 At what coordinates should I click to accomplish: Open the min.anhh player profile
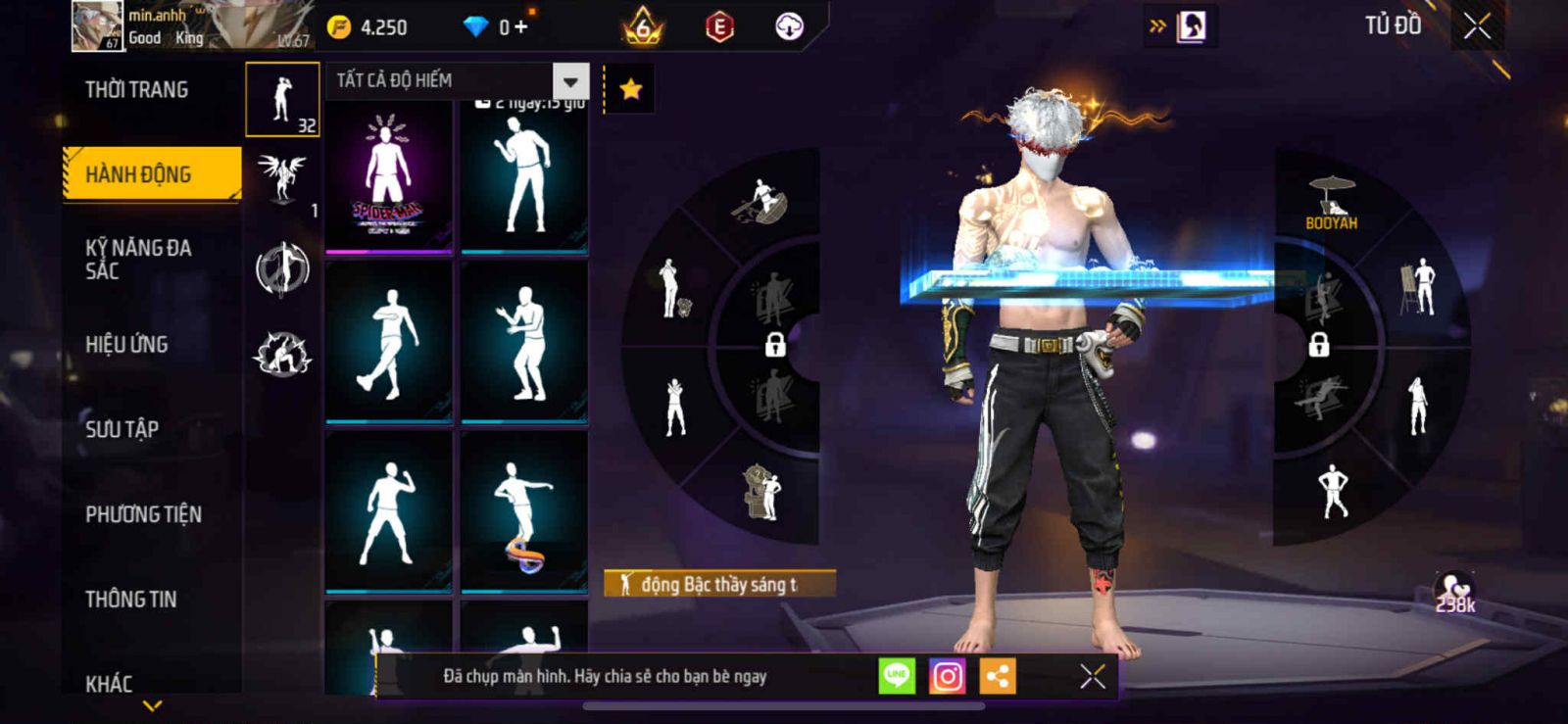coord(97,26)
